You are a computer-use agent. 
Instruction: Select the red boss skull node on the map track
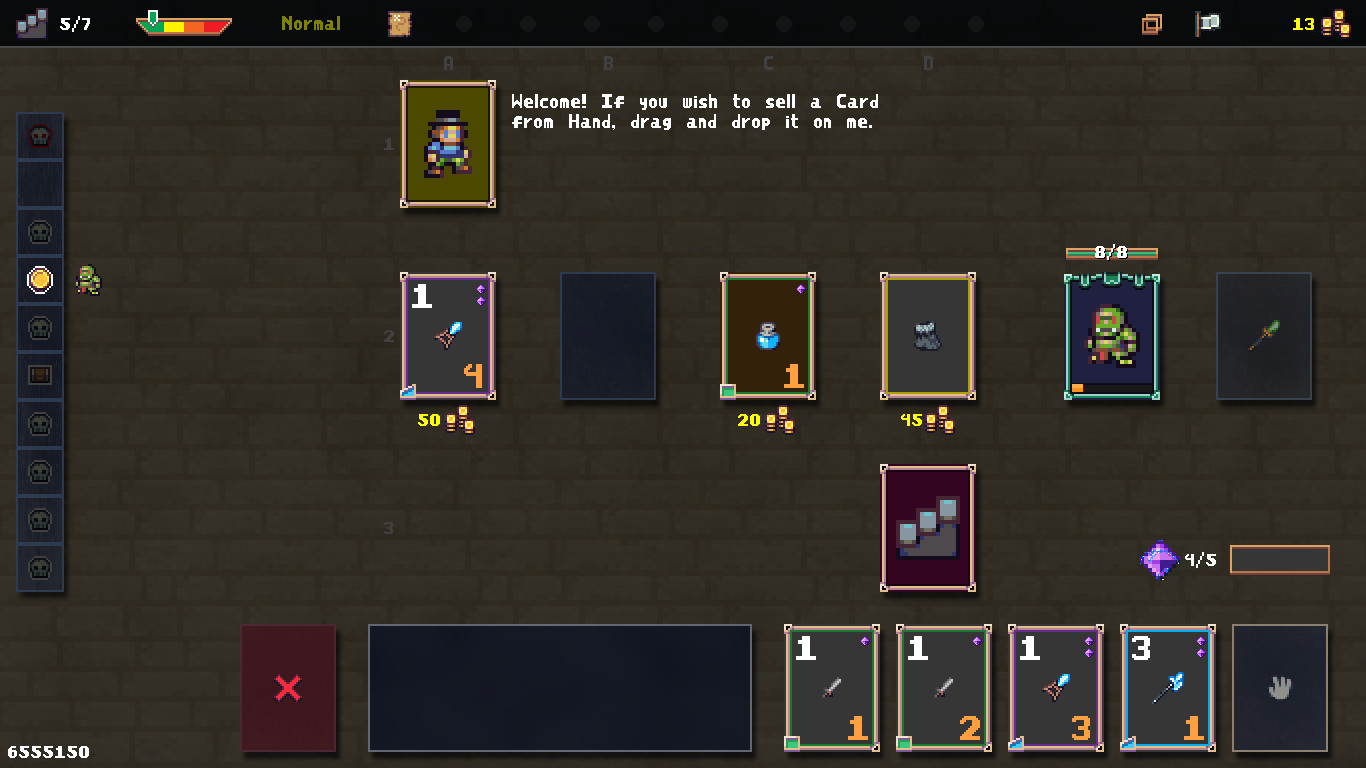[x=40, y=135]
